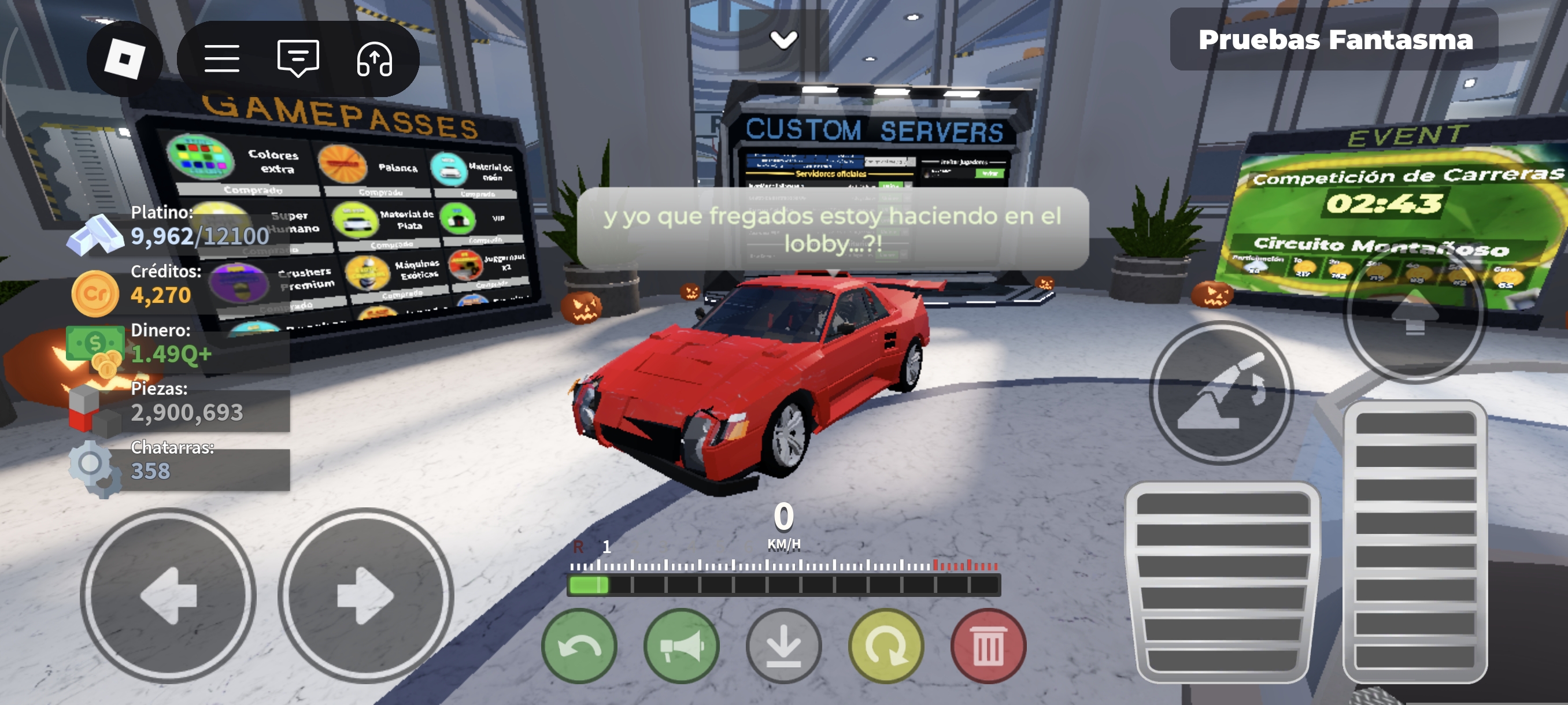
Task: Tap the gray download arrow button
Action: (783, 646)
